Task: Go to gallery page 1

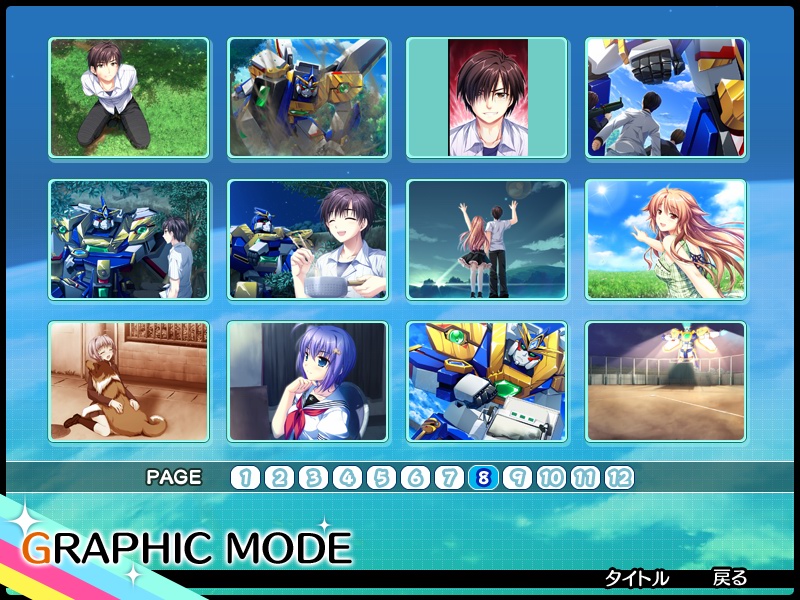Action: click(245, 478)
